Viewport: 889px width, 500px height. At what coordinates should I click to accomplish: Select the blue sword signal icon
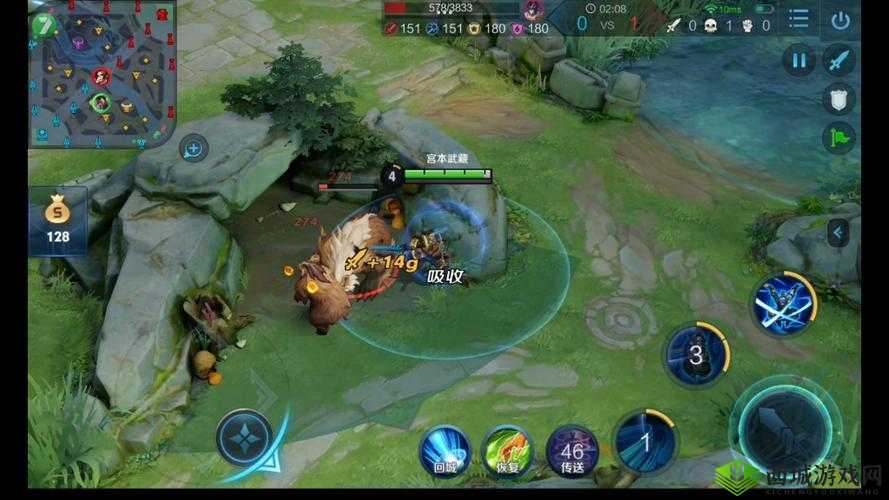click(838, 60)
